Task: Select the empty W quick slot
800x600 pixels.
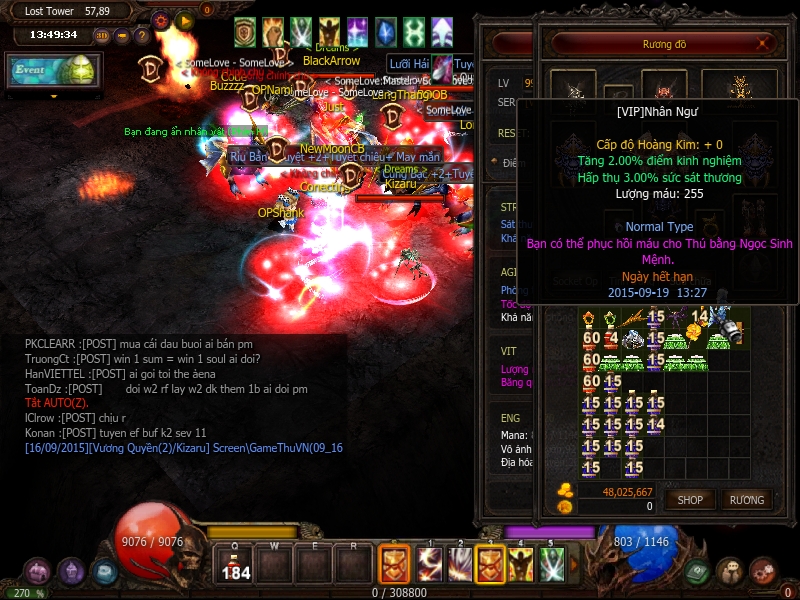Action: [x=272, y=564]
